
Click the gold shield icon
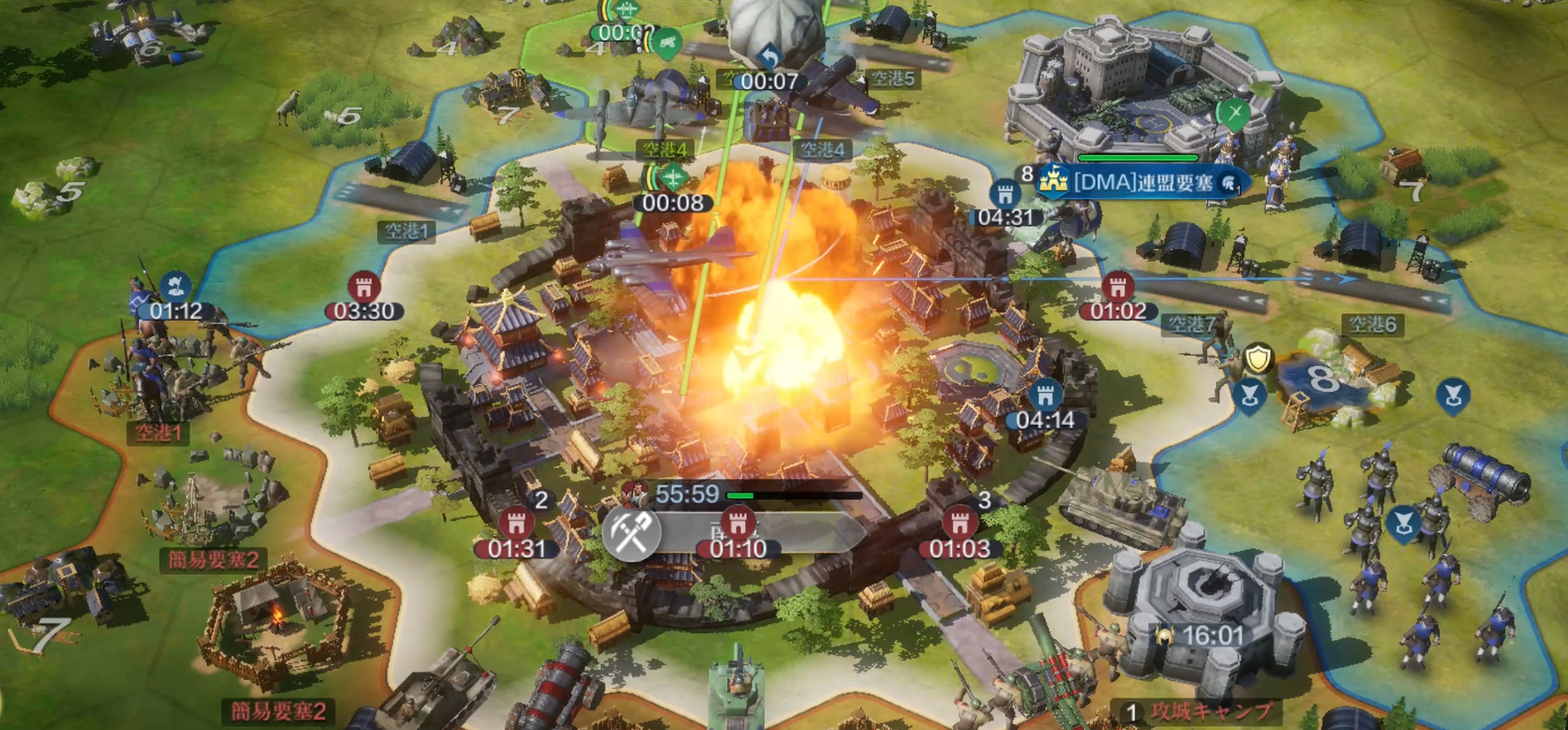point(1258,359)
